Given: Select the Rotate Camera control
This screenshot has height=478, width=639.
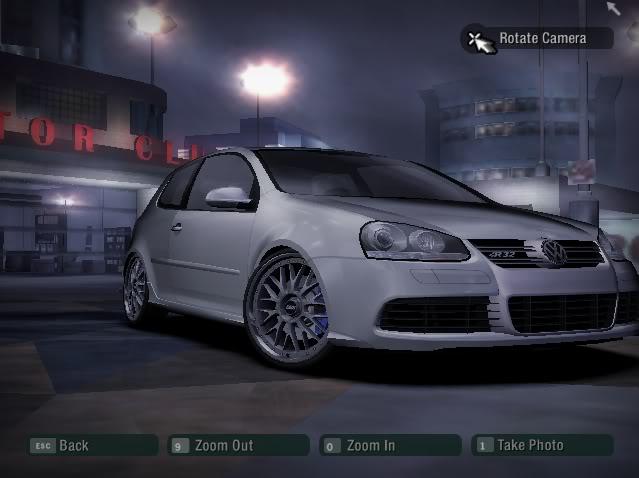Looking at the screenshot, I should click(x=540, y=39).
